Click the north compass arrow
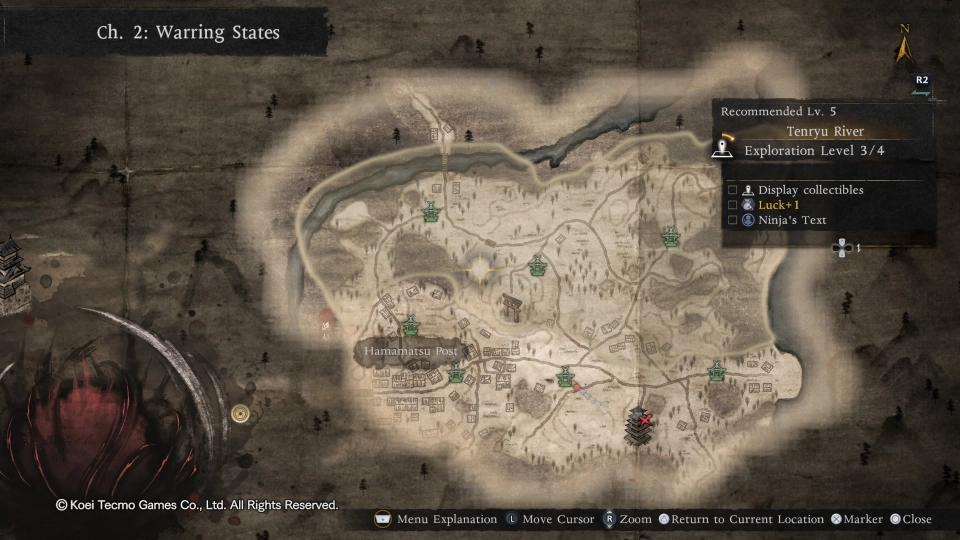Screen dimensions: 960x540 (905, 47)
